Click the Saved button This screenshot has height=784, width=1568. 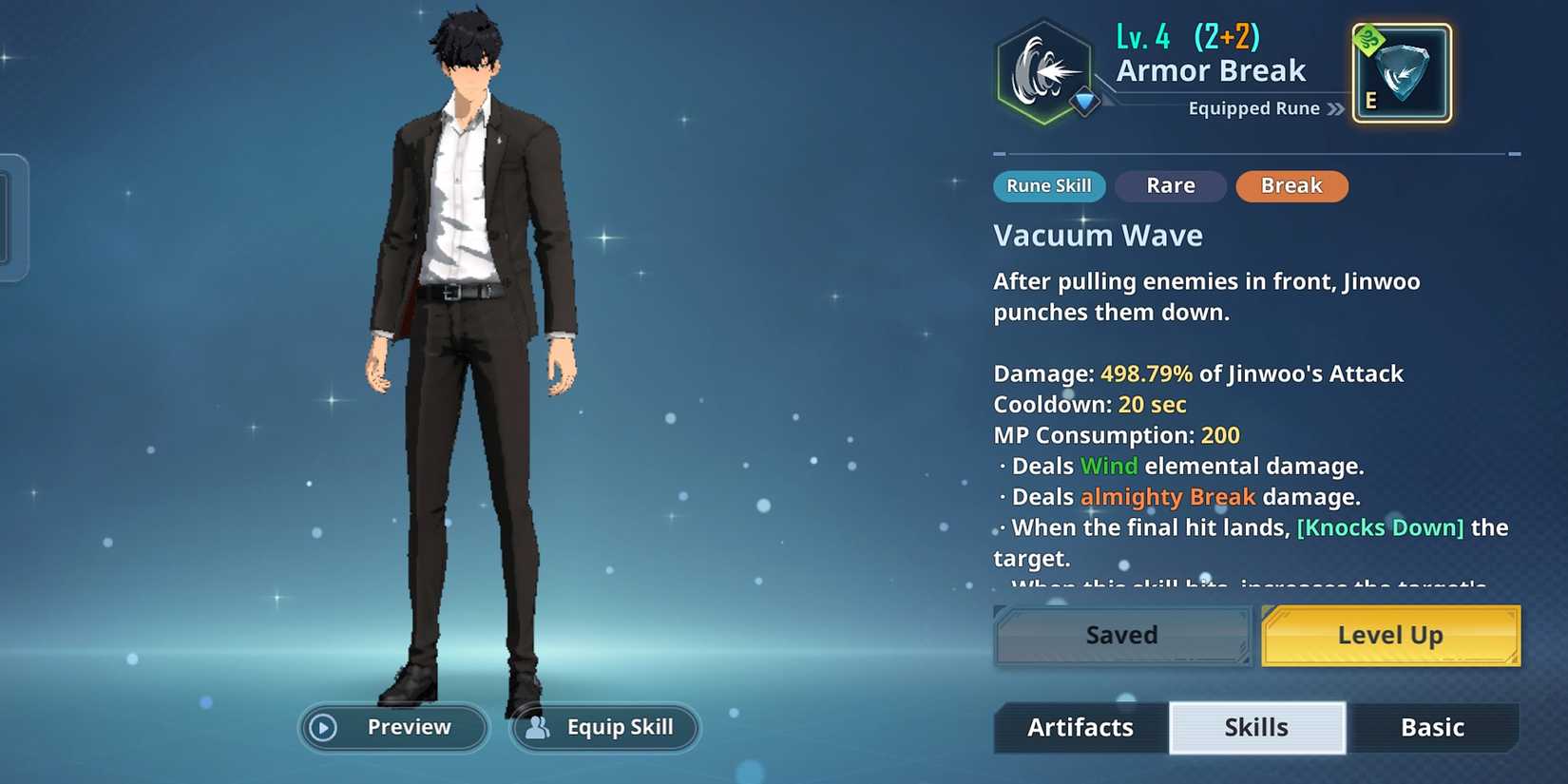pyautogui.click(x=1121, y=635)
